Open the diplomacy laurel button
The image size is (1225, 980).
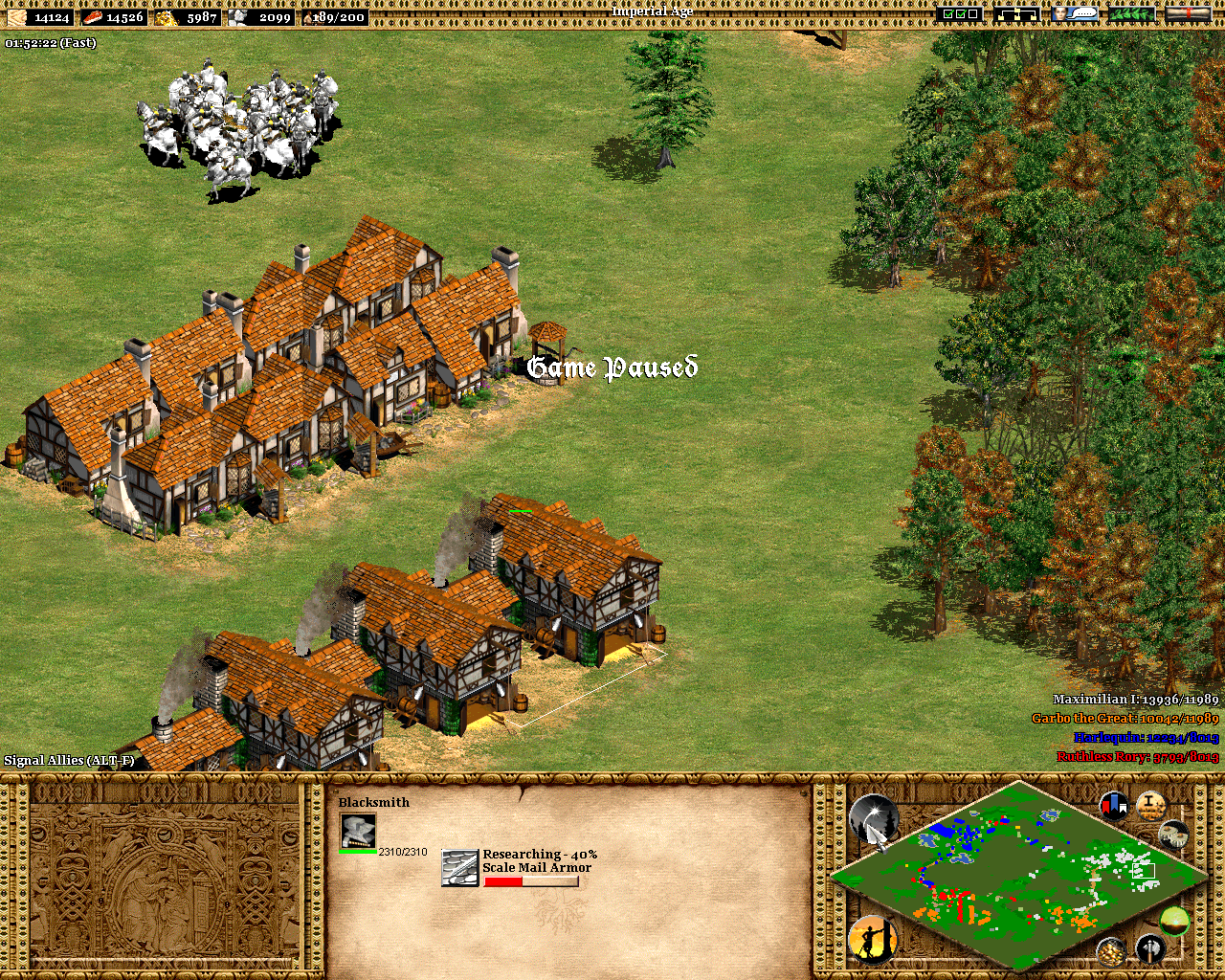pyautogui.click(x=1131, y=14)
